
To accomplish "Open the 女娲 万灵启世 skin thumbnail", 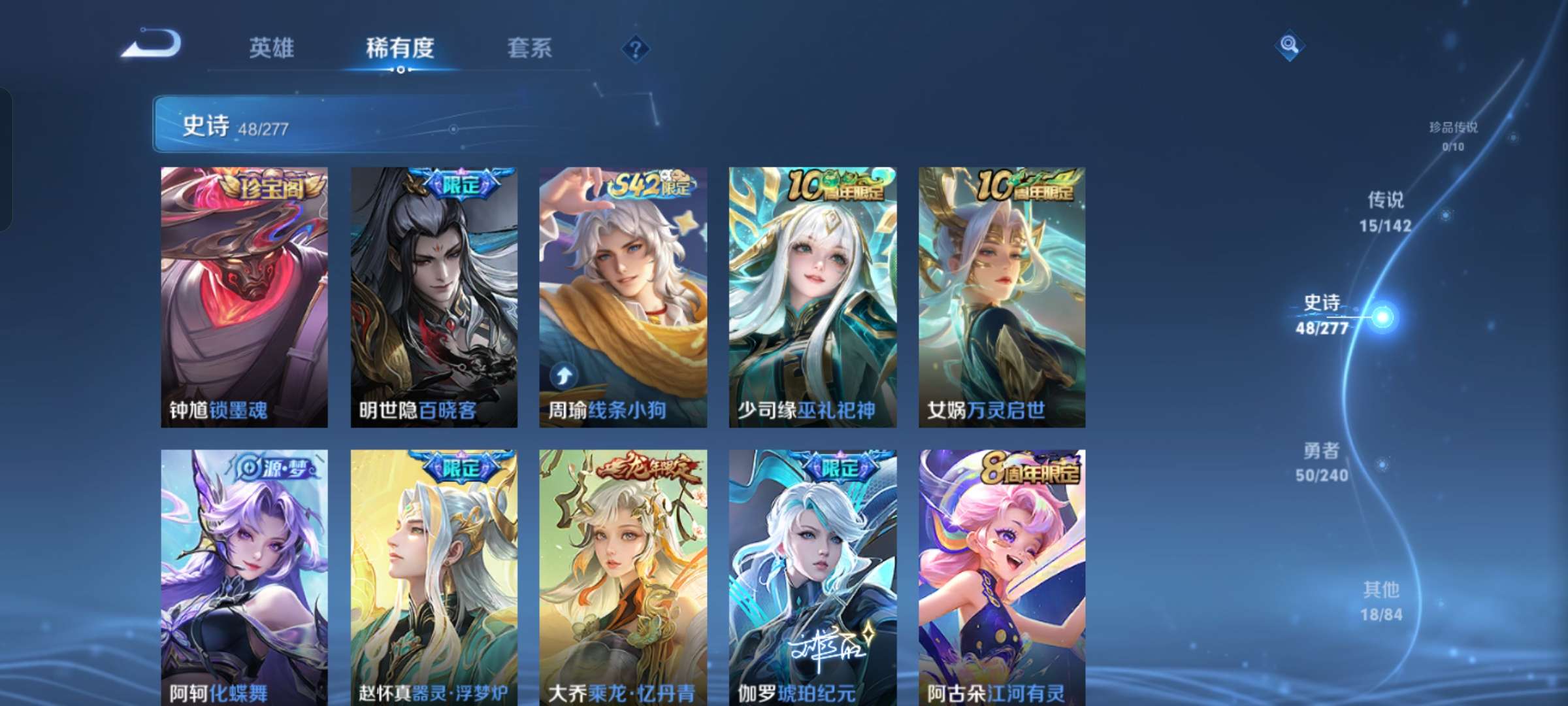I will pos(1002,294).
